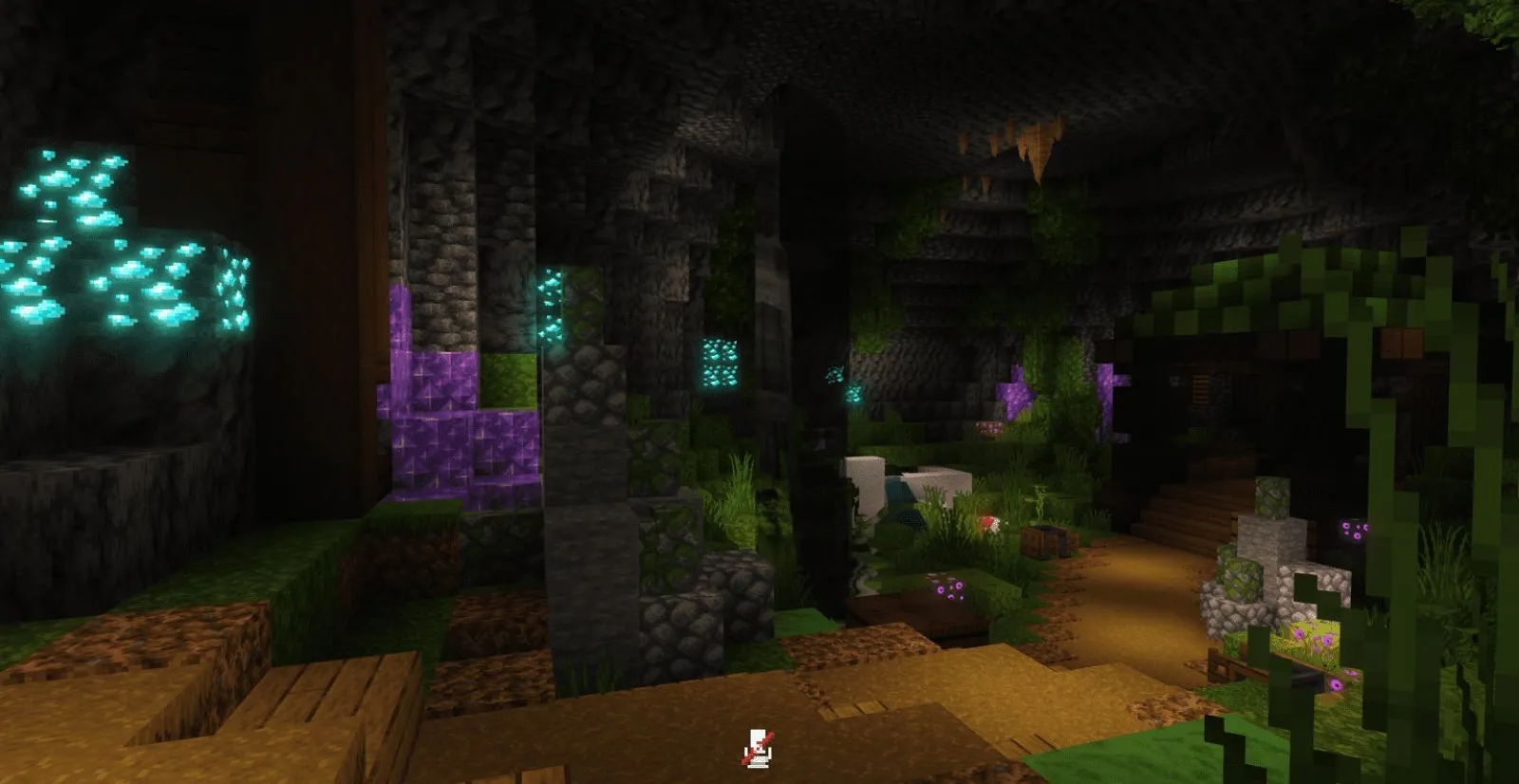1519x784 pixels.
Task: Click the muted microphone voice chat icon
Action: (x=758, y=749)
